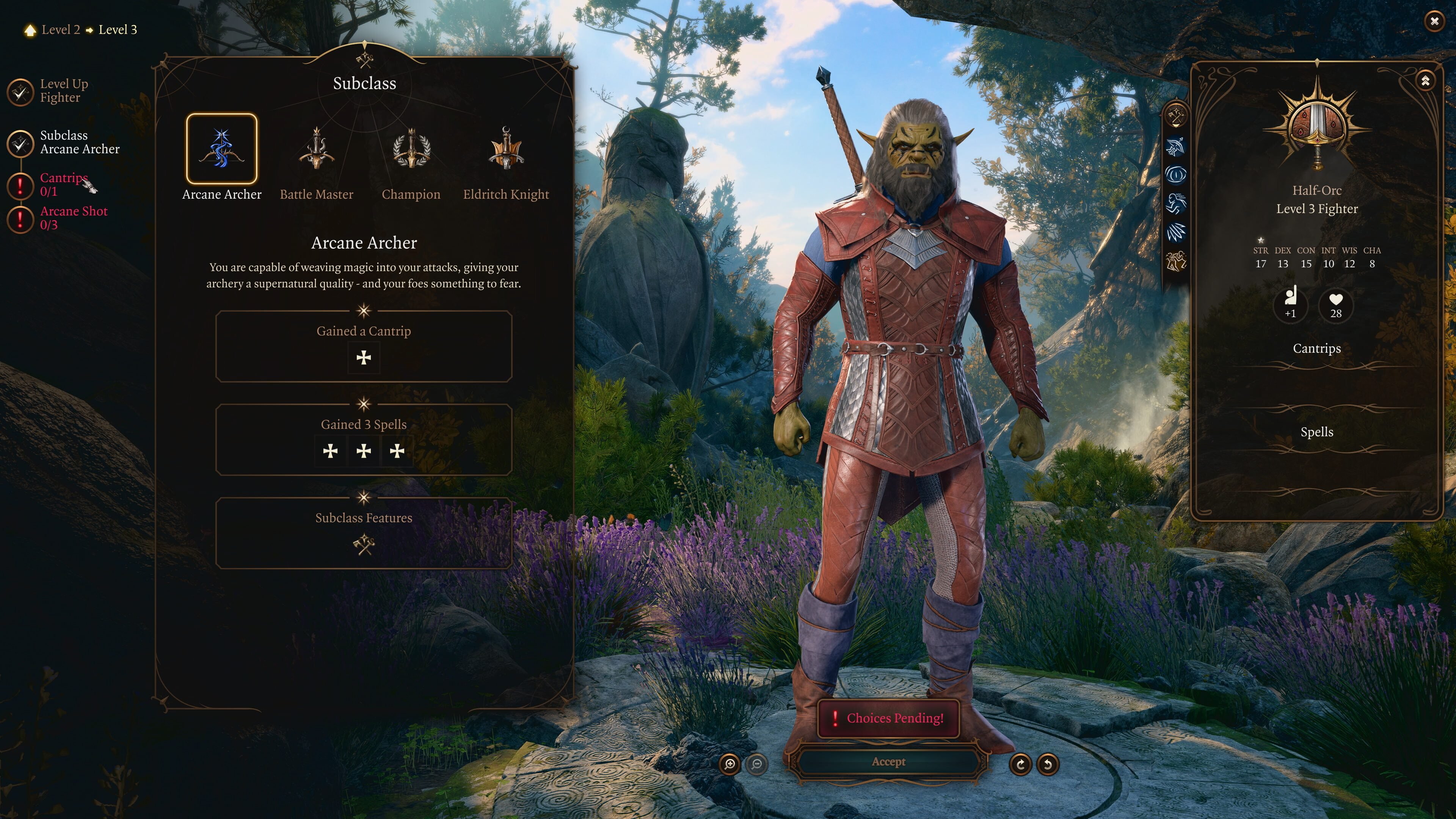1456x819 pixels.
Task: Select the Arcane Archer subclass
Action: (x=221, y=149)
